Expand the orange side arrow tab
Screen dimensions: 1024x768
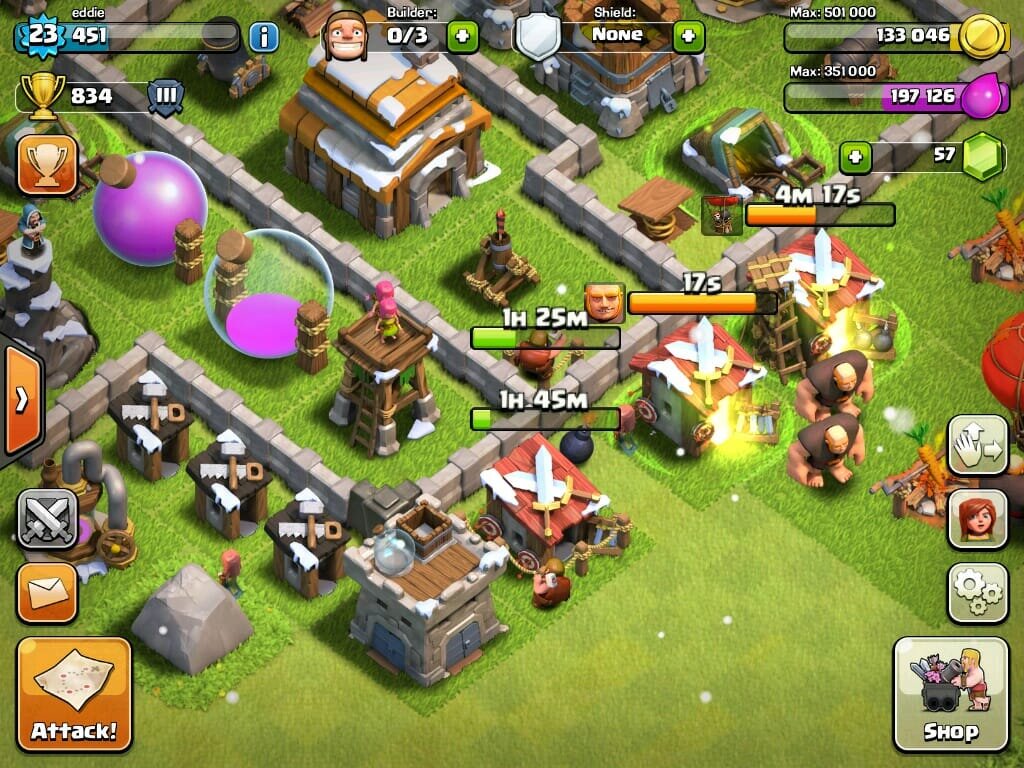click(x=20, y=401)
